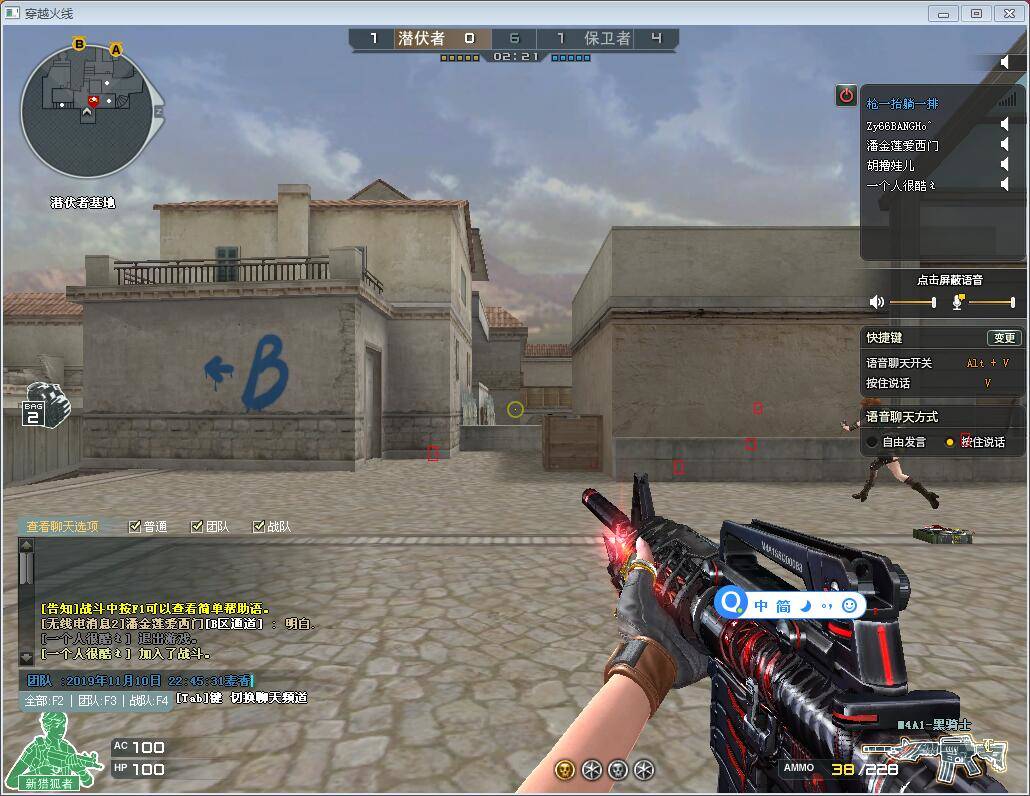Click the red power button on voice panel
Screen dimensions: 1030x796
(846, 95)
